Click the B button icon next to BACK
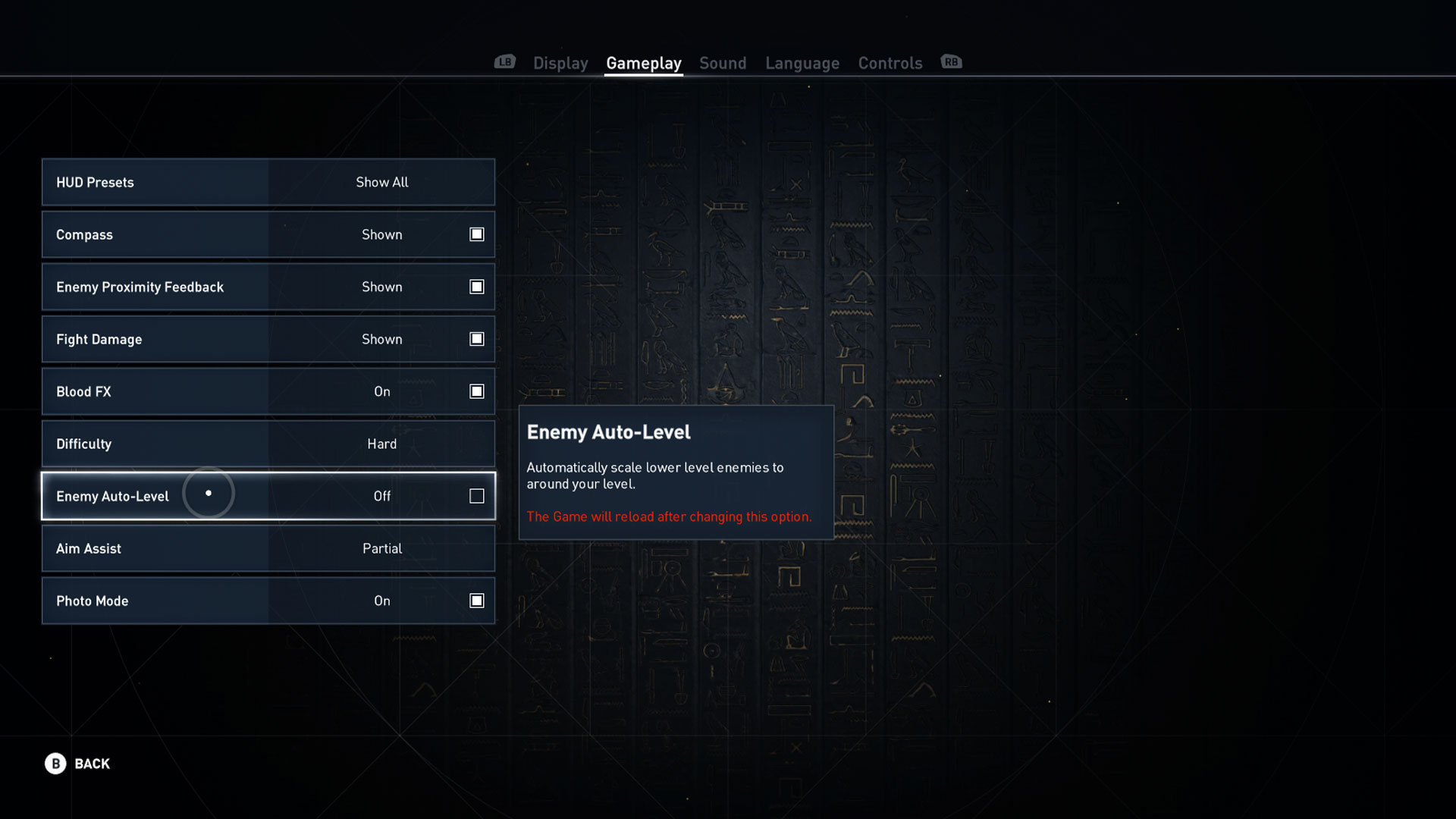Viewport: 1456px width, 819px height. [54, 764]
